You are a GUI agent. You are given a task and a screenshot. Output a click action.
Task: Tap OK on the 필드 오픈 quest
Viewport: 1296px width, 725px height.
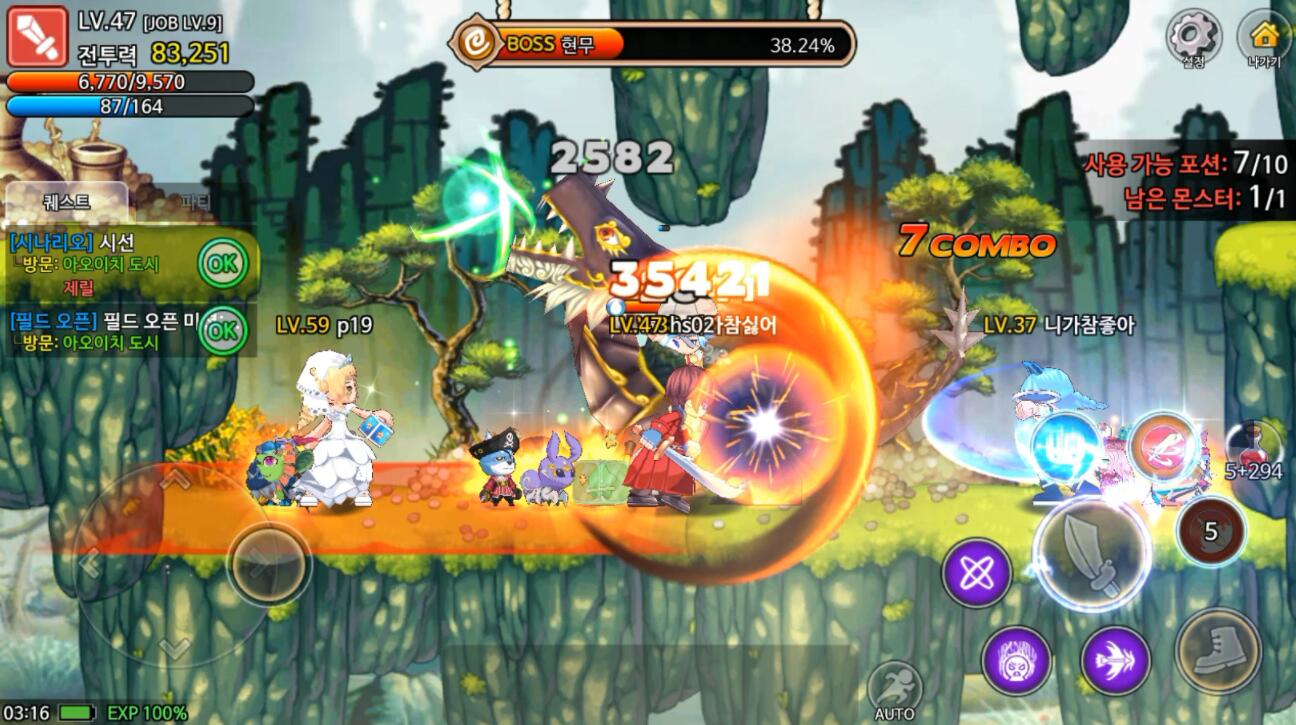coord(222,329)
